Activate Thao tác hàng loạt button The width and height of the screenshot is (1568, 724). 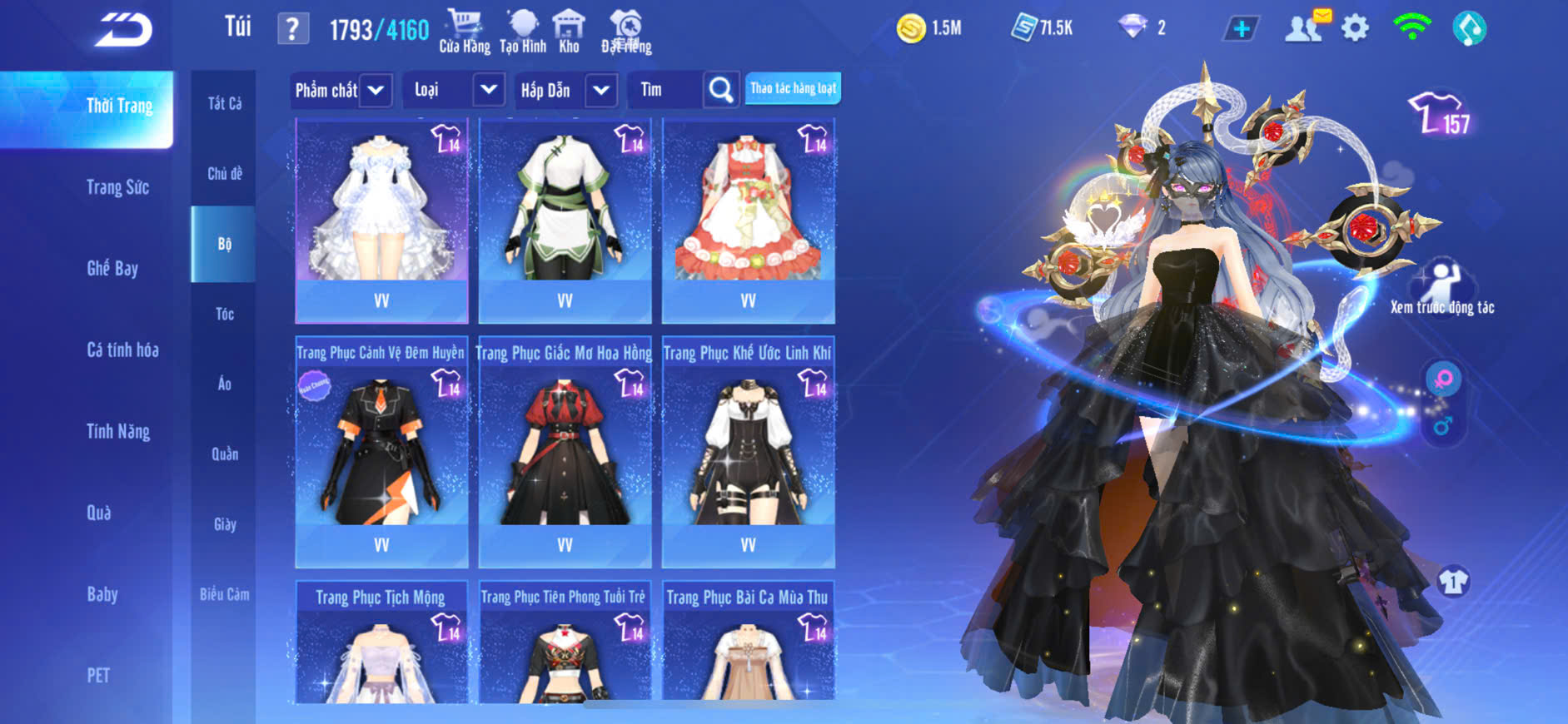[793, 88]
